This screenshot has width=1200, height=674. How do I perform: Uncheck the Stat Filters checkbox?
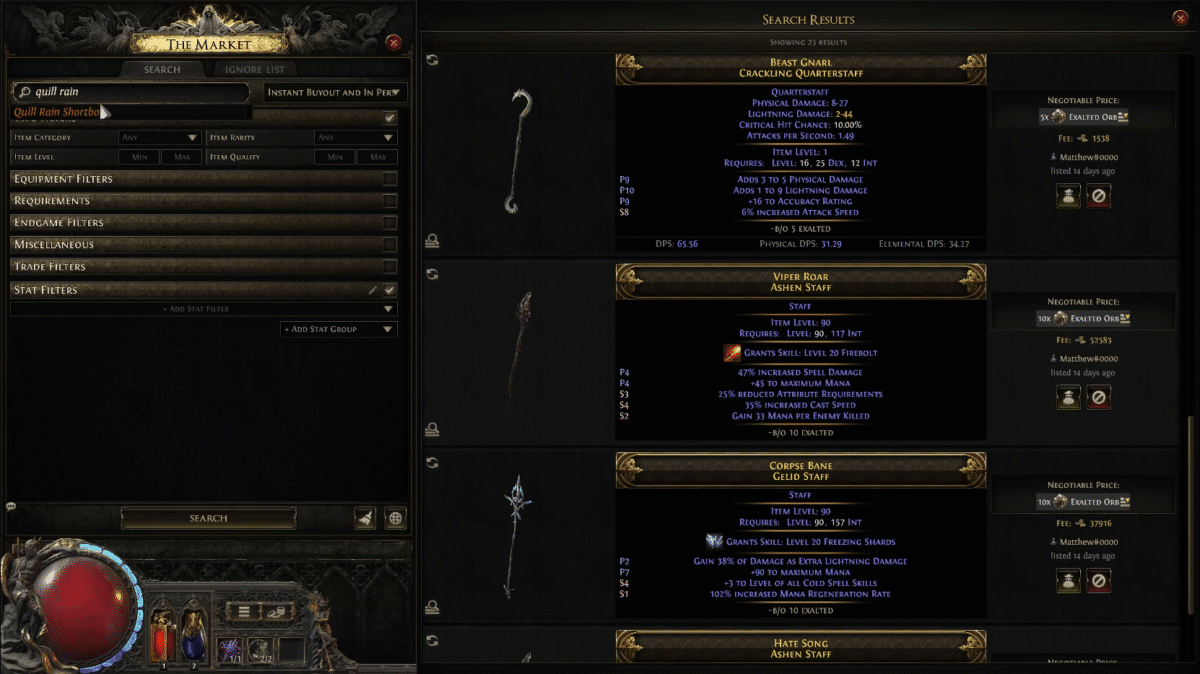click(390, 290)
